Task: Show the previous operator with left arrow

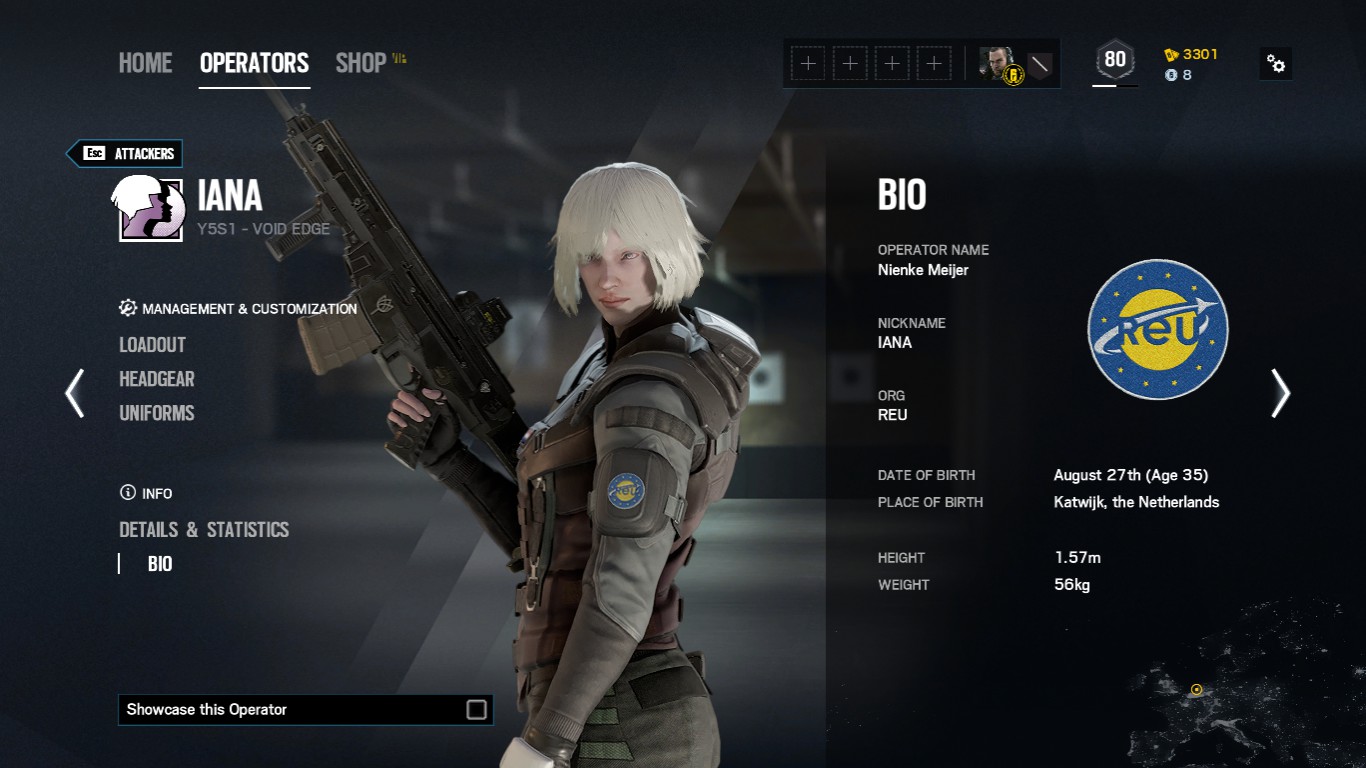Action: 75,393
